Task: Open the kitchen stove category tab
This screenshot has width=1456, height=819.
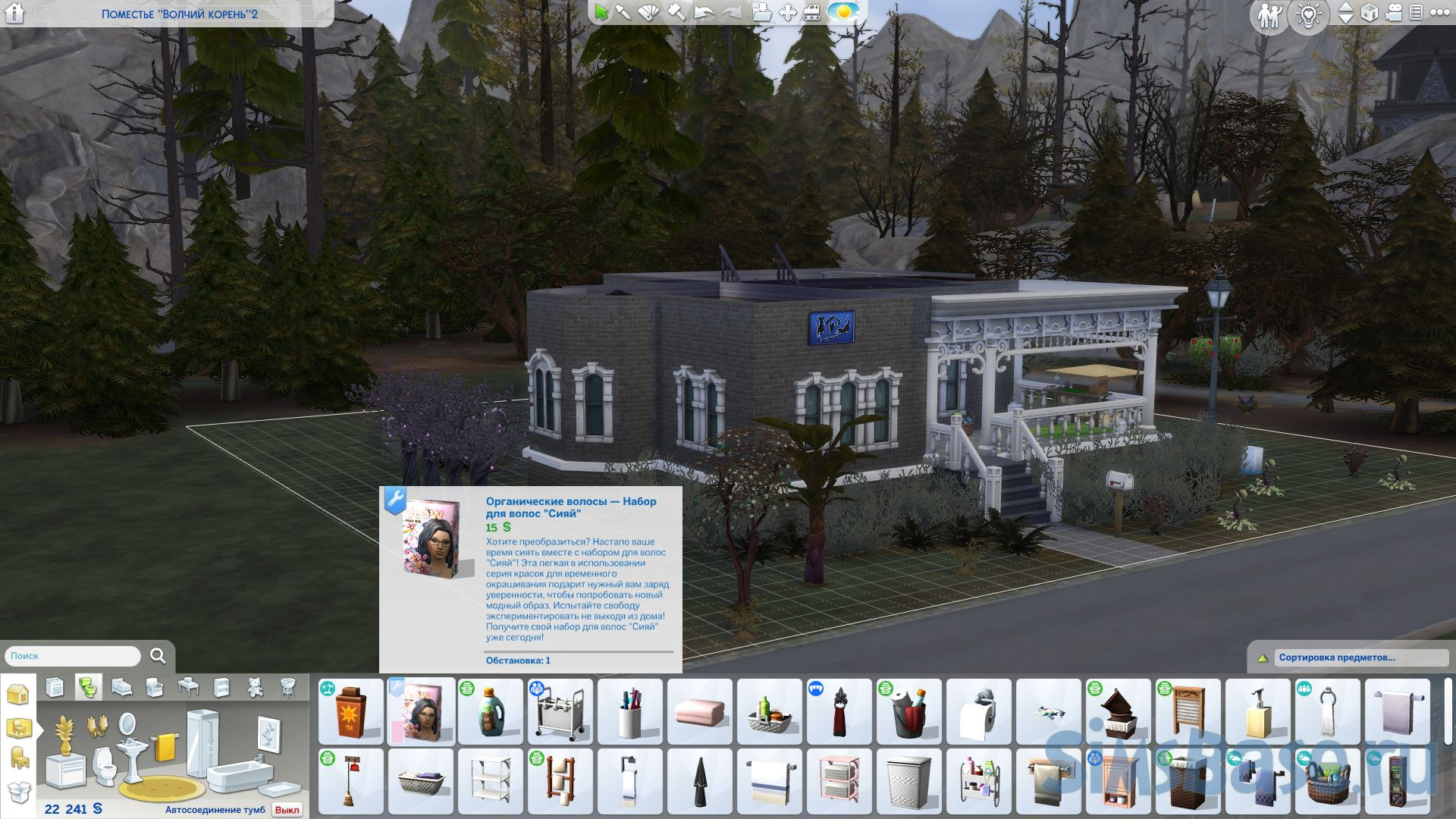Action: [55, 688]
